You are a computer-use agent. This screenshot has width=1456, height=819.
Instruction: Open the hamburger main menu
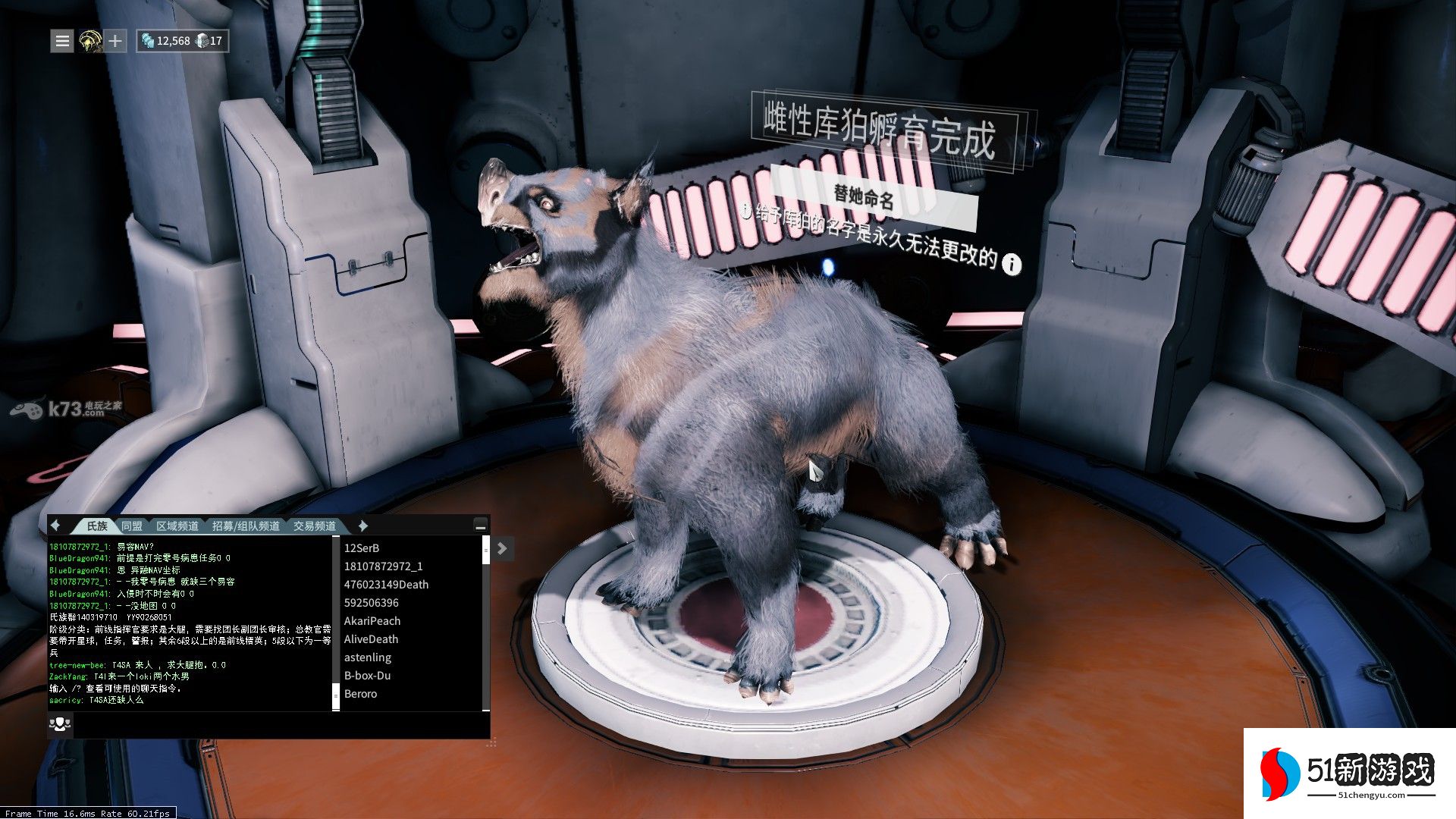(62, 41)
